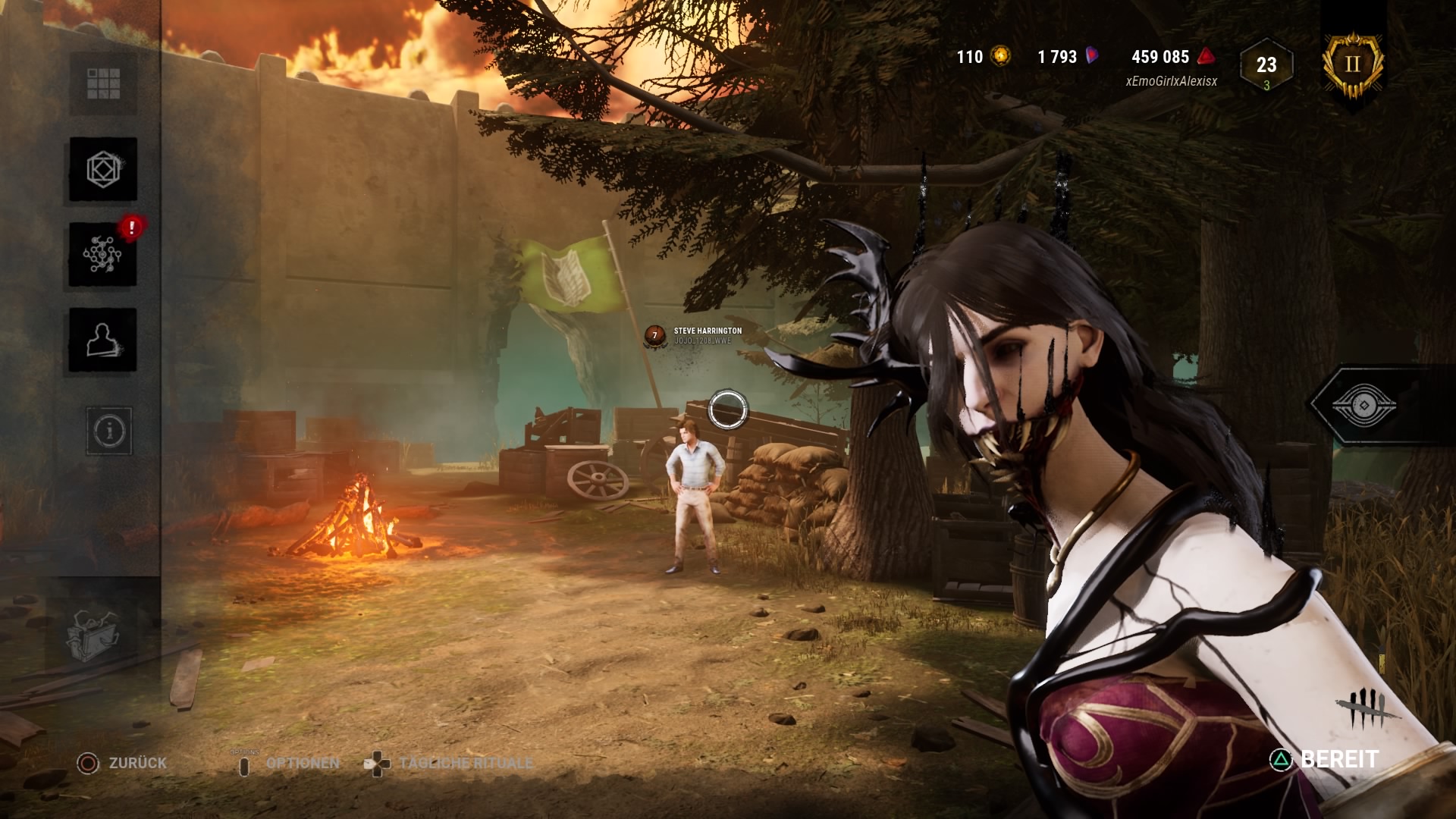
Task: Click the 459 085 bloodpoints currency
Action: pos(1172,57)
